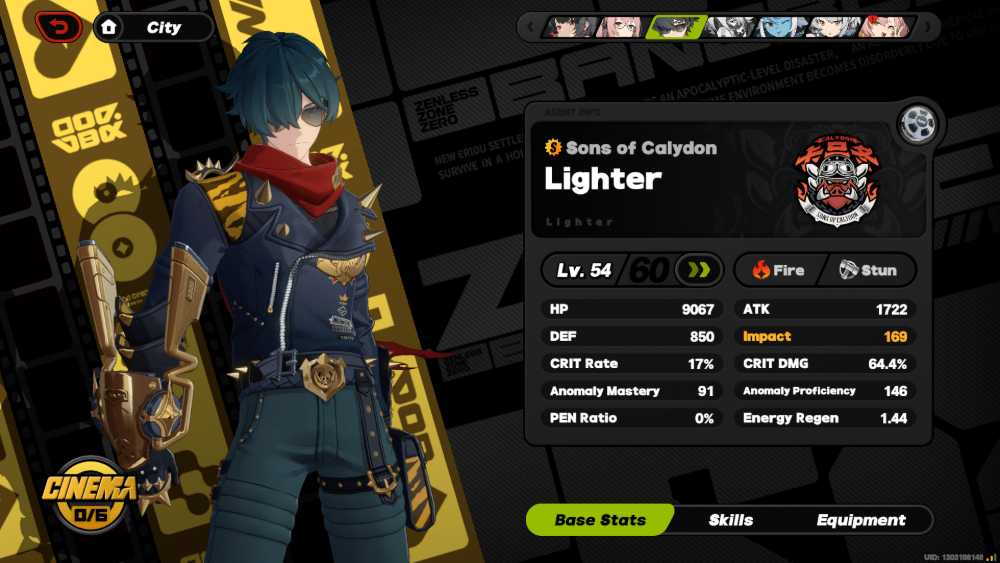The height and width of the screenshot is (563, 1000).
Task: Open the Cinema 0/6 badge
Action: coord(89,494)
